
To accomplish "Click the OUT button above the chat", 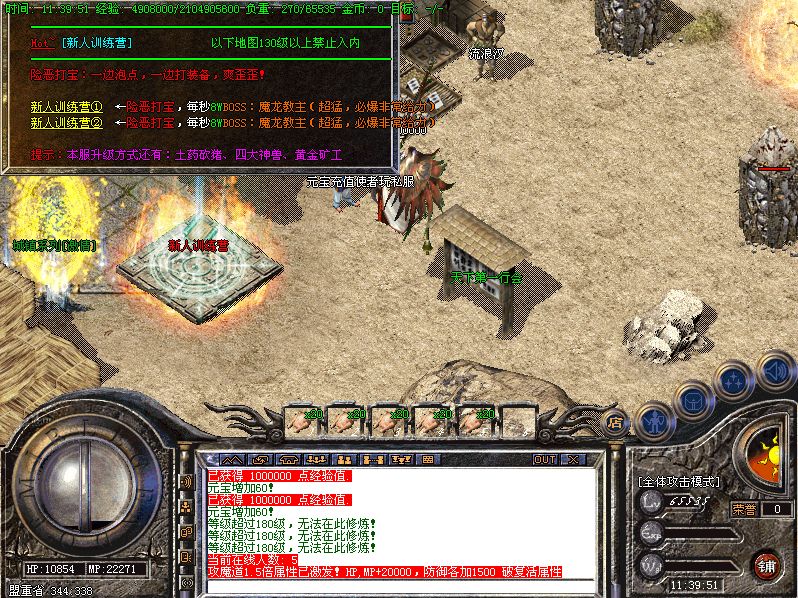I will click(x=544, y=459).
